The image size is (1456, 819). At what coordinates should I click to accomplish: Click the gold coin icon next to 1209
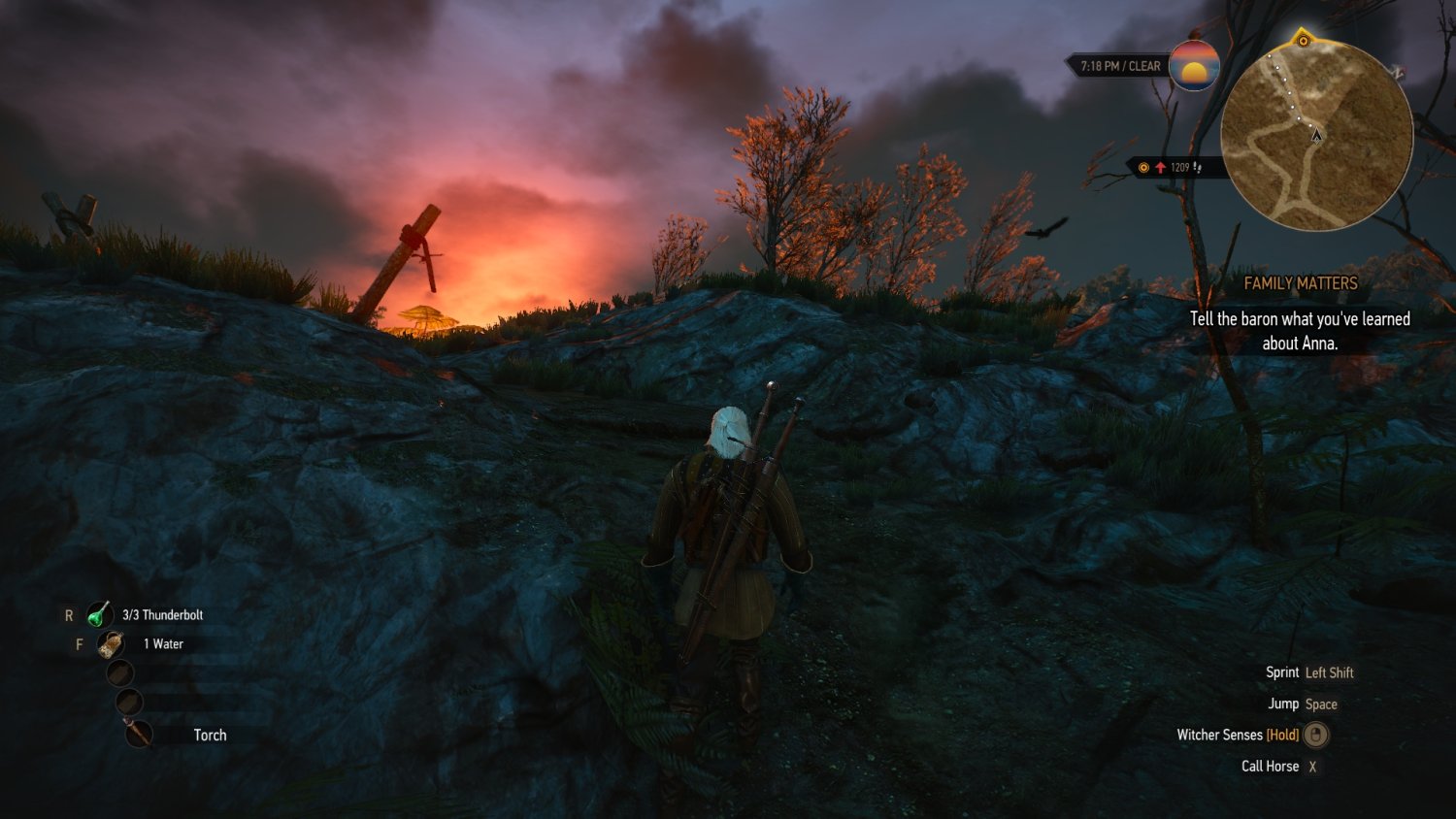click(1144, 167)
